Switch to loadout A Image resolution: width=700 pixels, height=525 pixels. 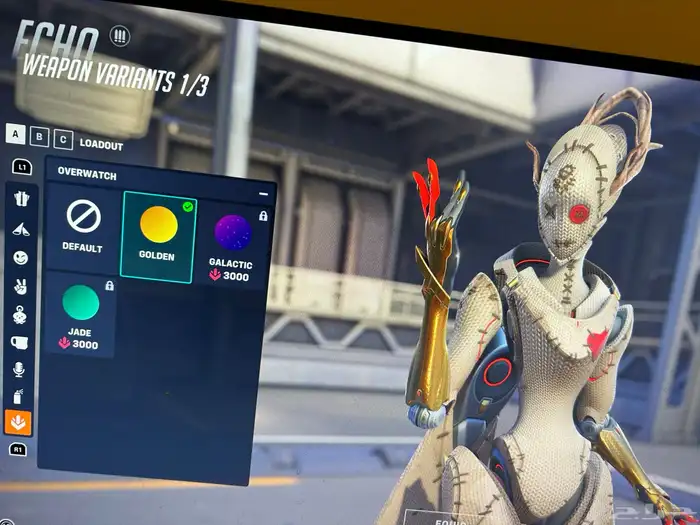pyautogui.click(x=16, y=135)
